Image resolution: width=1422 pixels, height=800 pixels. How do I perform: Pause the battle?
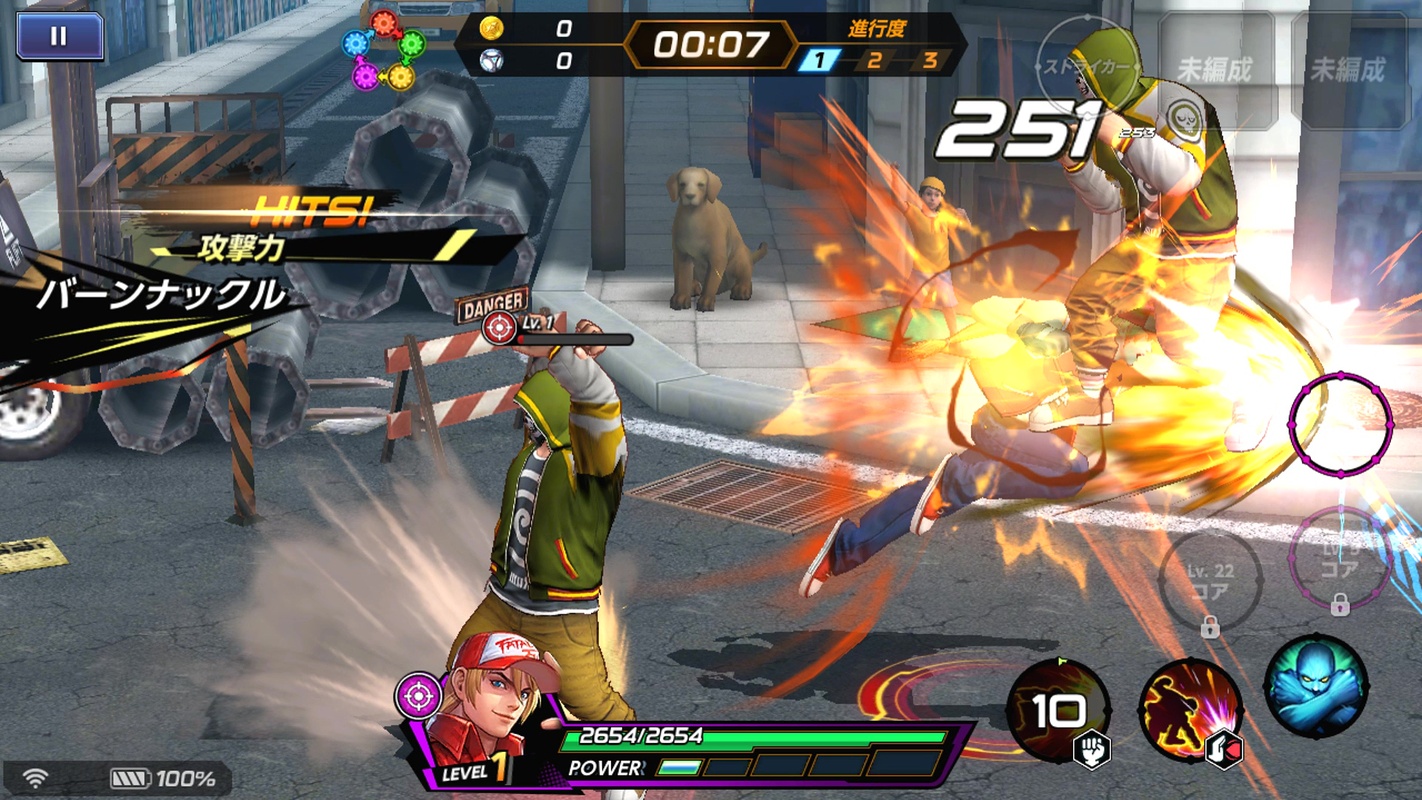pyautogui.click(x=59, y=36)
